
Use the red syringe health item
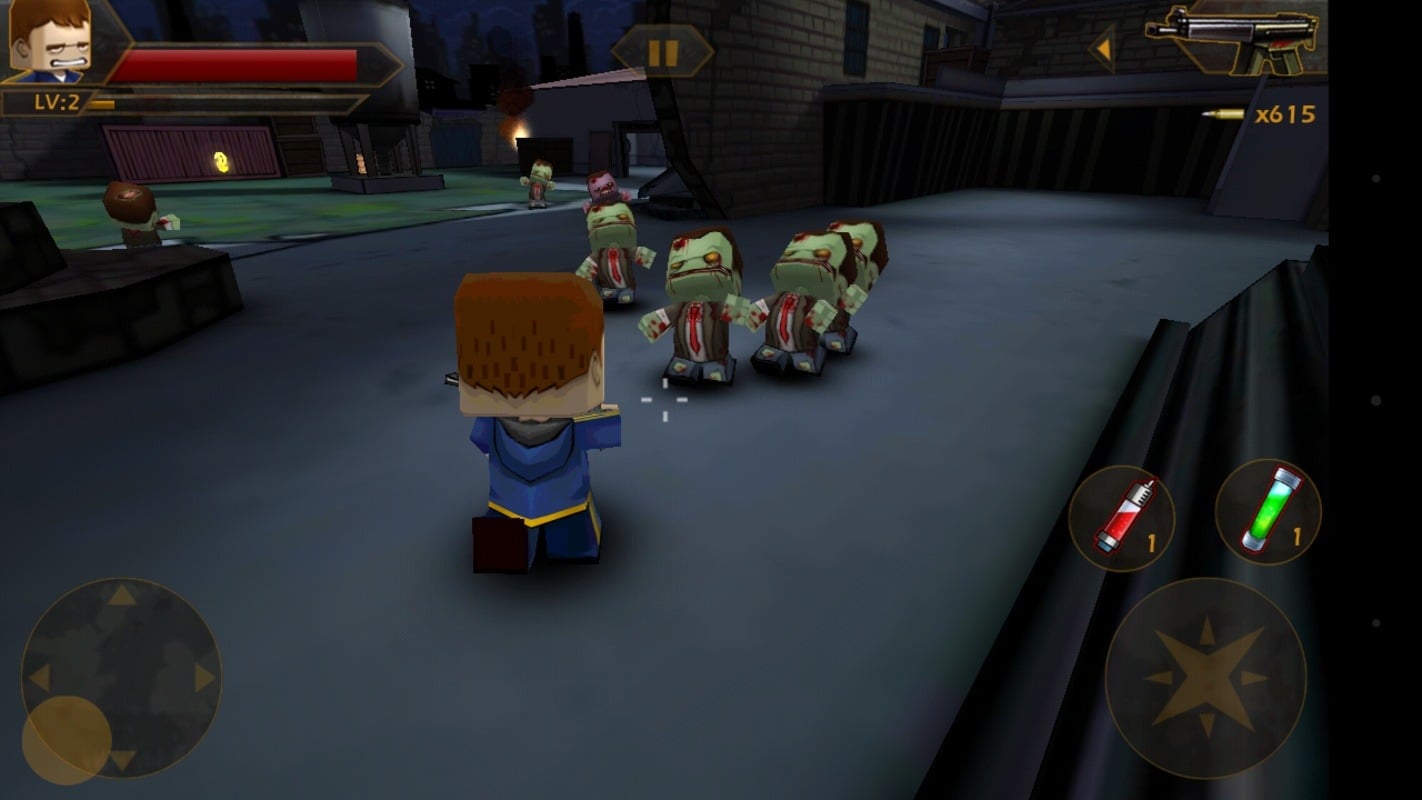tap(1121, 517)
